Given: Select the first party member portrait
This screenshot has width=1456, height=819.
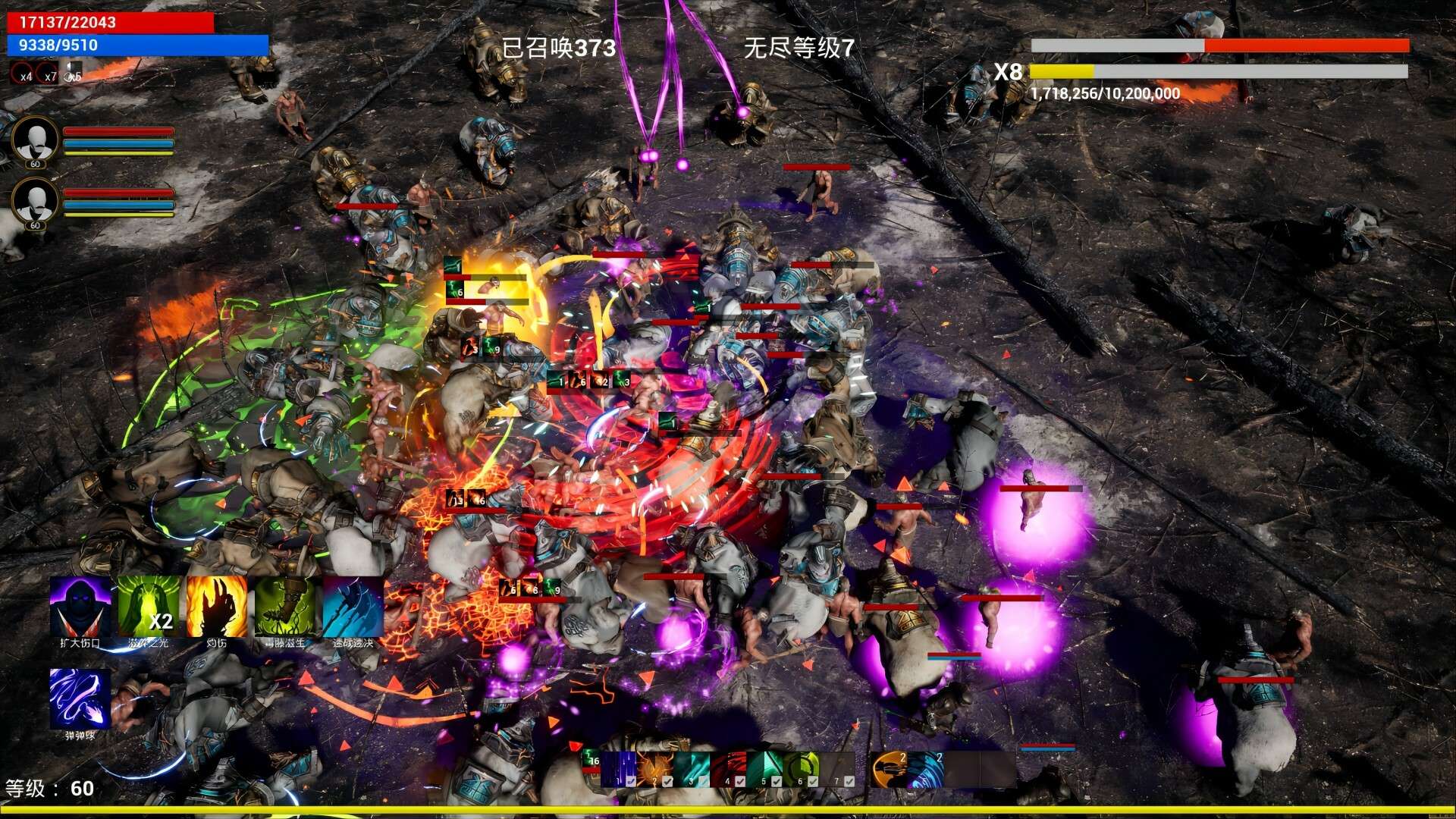Looking at the screenshot, I should click(x=35, y=140).
